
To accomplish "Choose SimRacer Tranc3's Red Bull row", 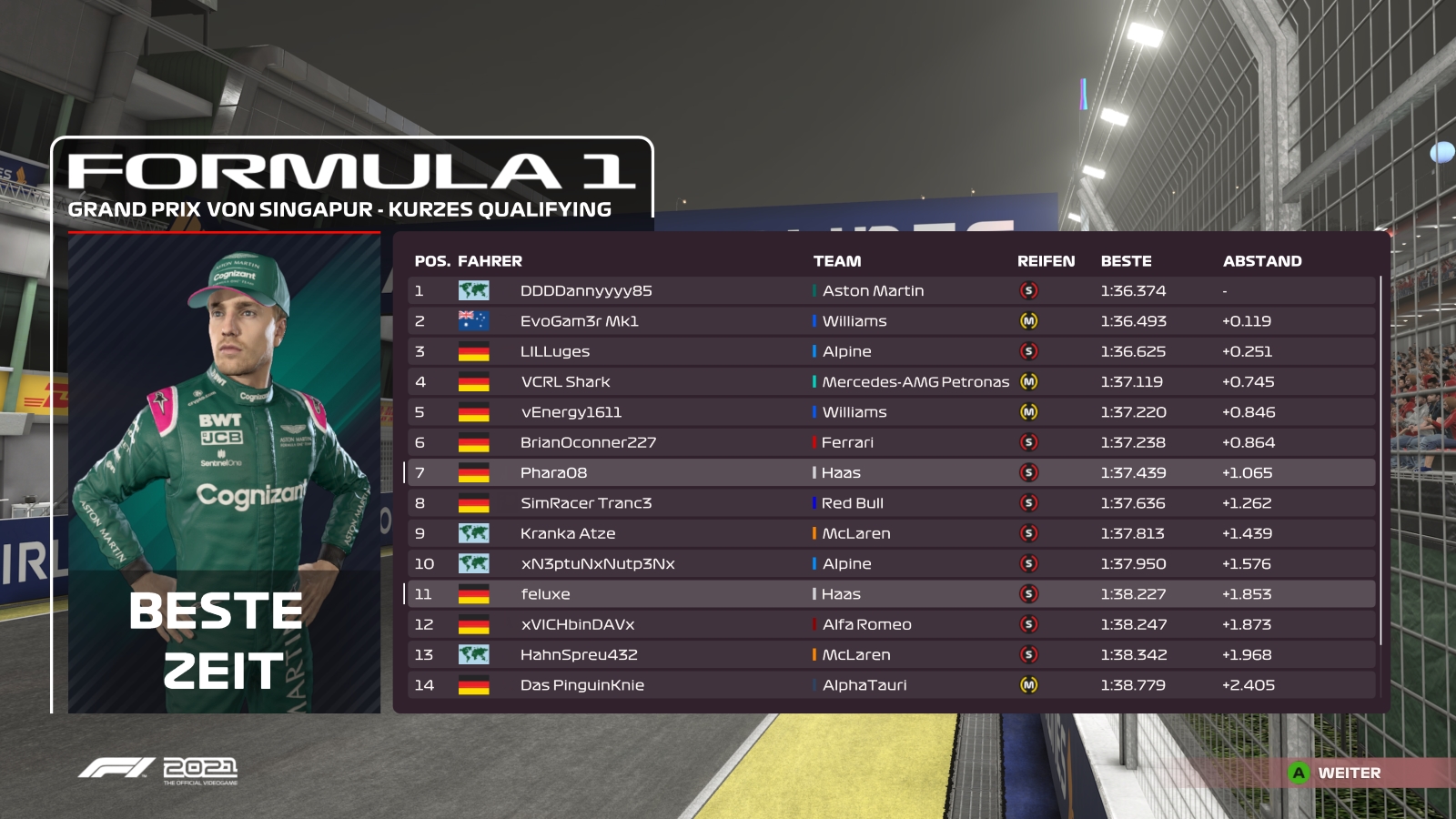I will coord(890,503).
